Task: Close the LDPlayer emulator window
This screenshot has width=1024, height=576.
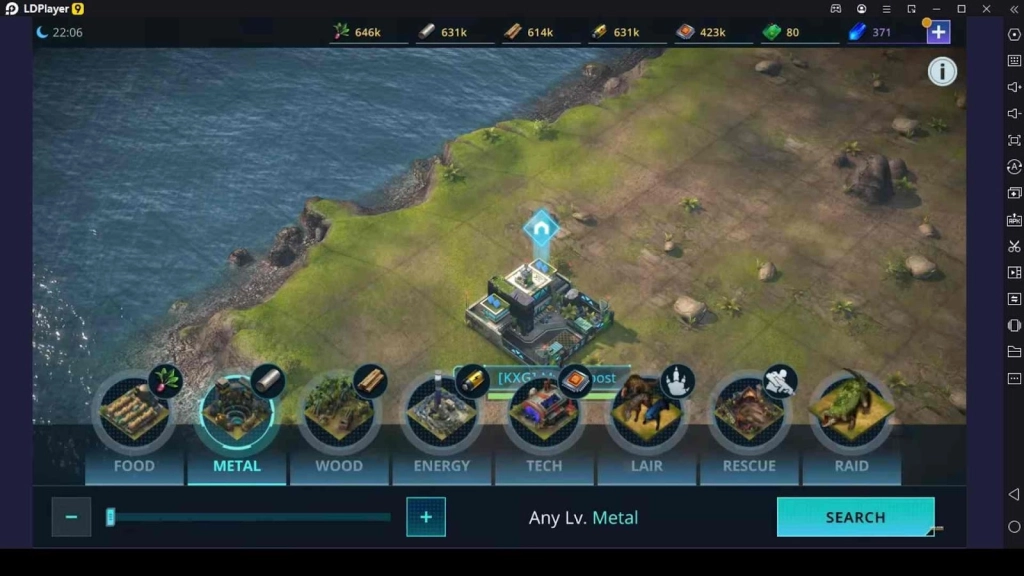Action: [987, 9]
